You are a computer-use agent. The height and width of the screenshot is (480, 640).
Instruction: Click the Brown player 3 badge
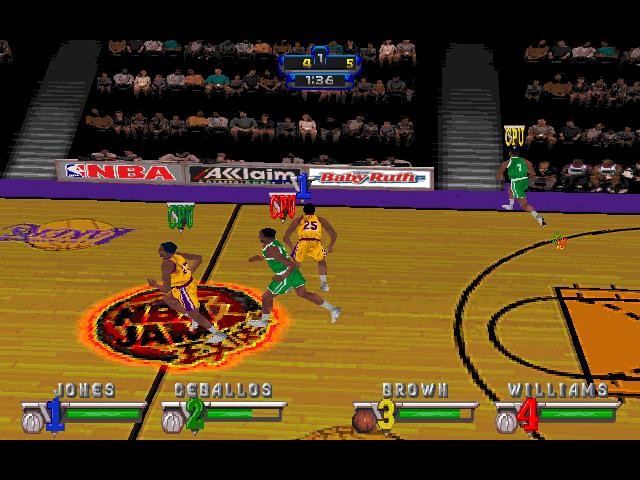tap(386, 414)
